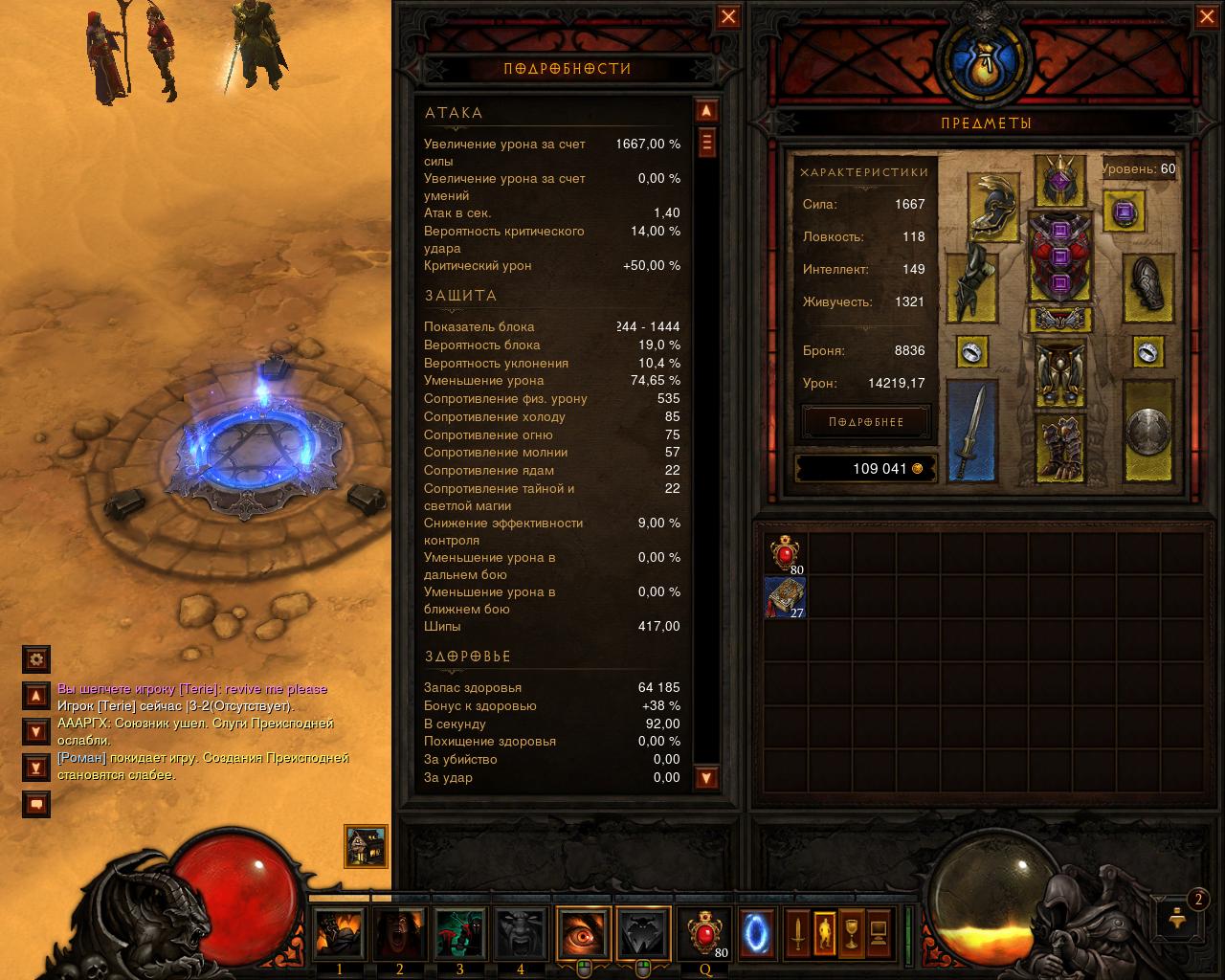Screen dimensions: 1225x980
Task: Click the house icon above the health globe
Action: [x=366, y=846]
